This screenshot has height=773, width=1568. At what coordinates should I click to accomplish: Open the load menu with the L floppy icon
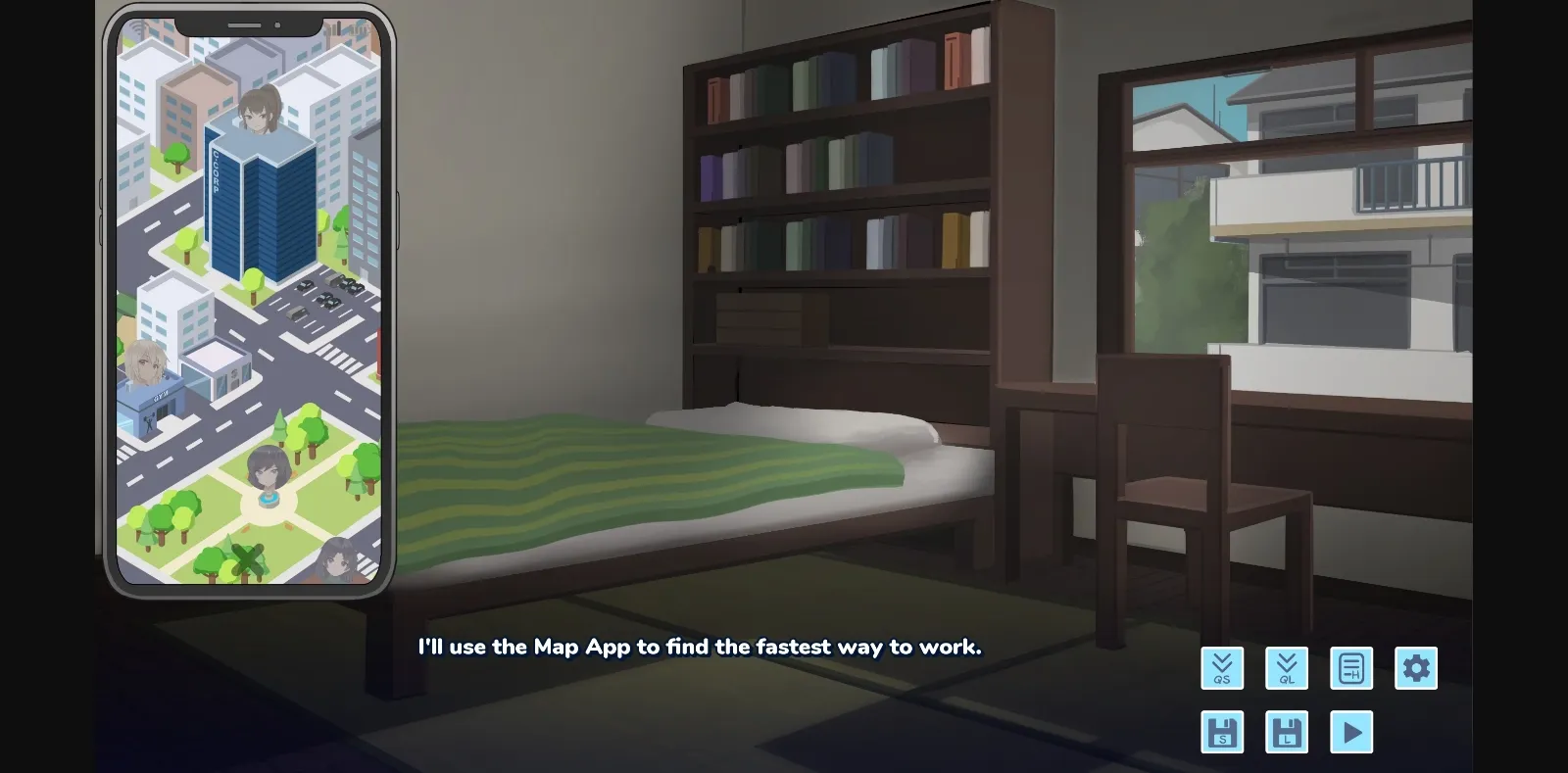[1288, 731]
